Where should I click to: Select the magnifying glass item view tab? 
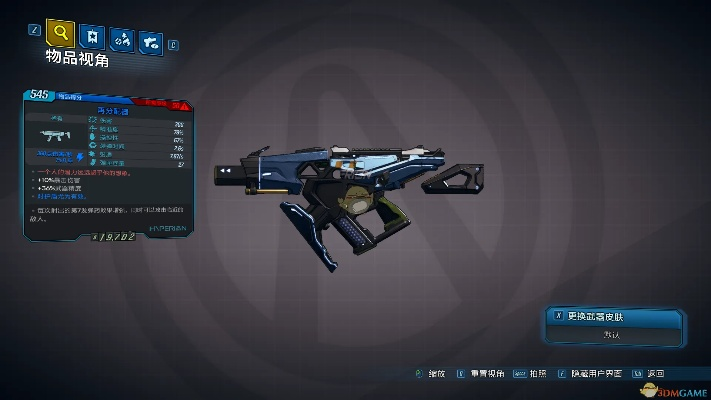[x=62, y=34]
